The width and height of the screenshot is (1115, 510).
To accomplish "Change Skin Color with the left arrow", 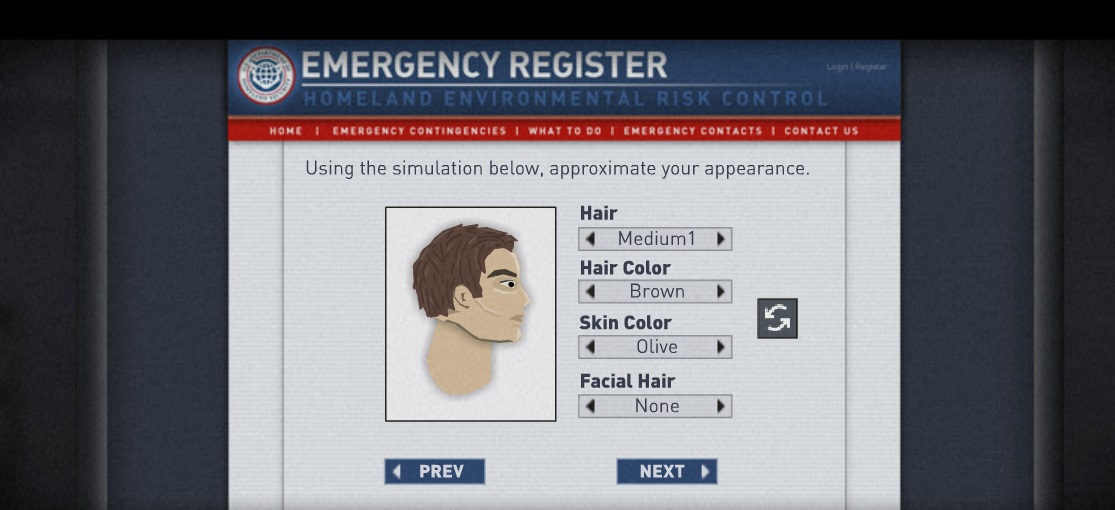I will pos(590,347).
